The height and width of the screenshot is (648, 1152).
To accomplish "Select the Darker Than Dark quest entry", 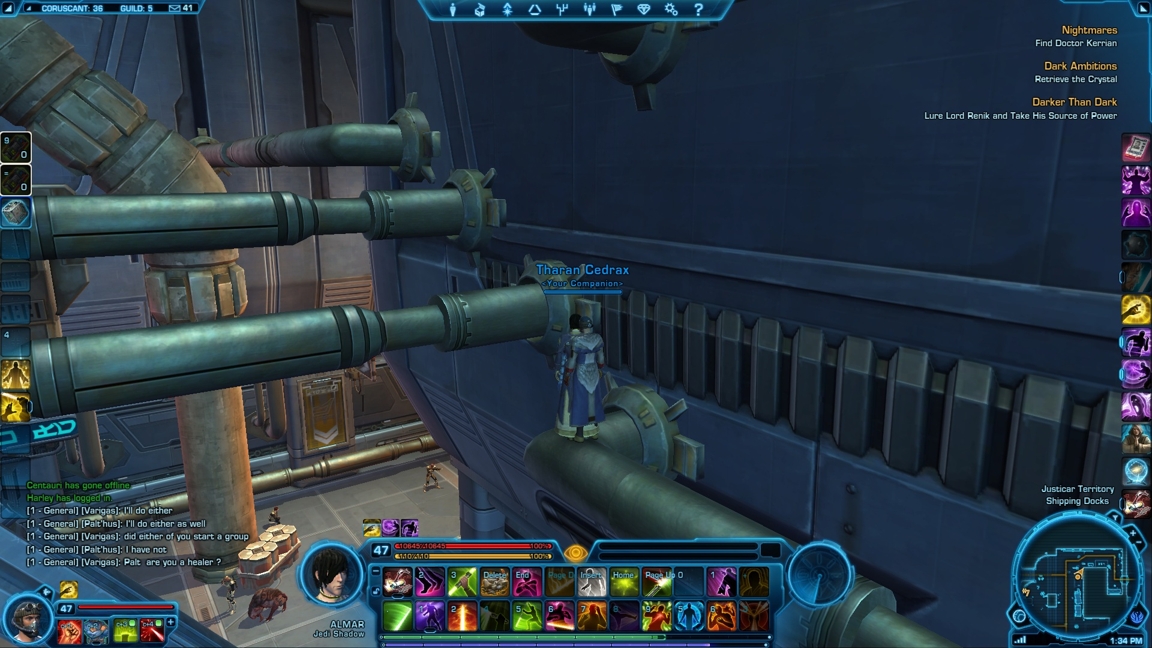I will pos(1074,103).
